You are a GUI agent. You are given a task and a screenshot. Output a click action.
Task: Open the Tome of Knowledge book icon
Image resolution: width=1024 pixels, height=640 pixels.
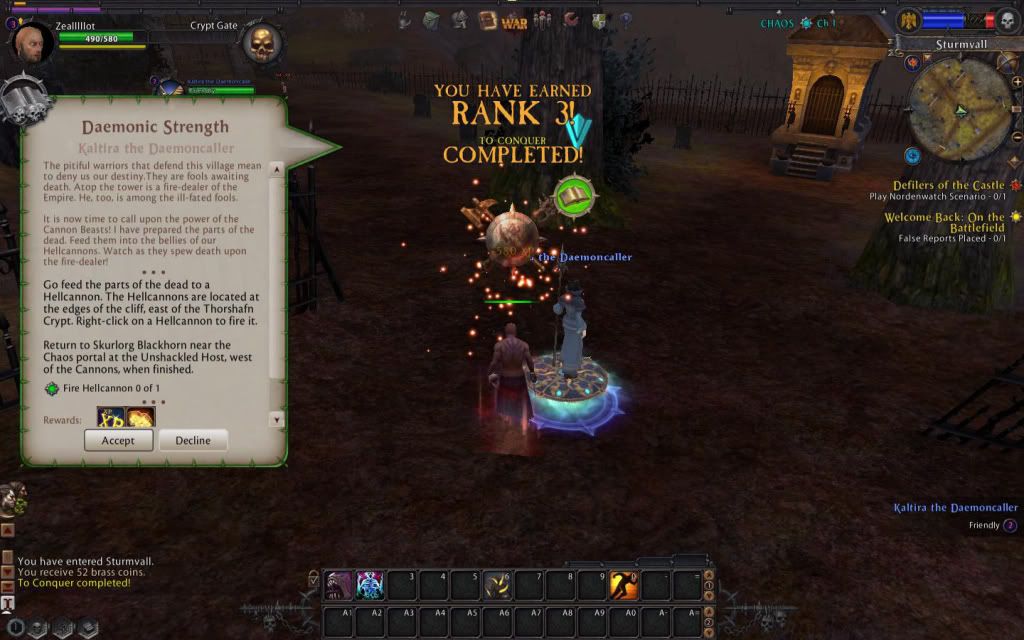tap(488, 19)
